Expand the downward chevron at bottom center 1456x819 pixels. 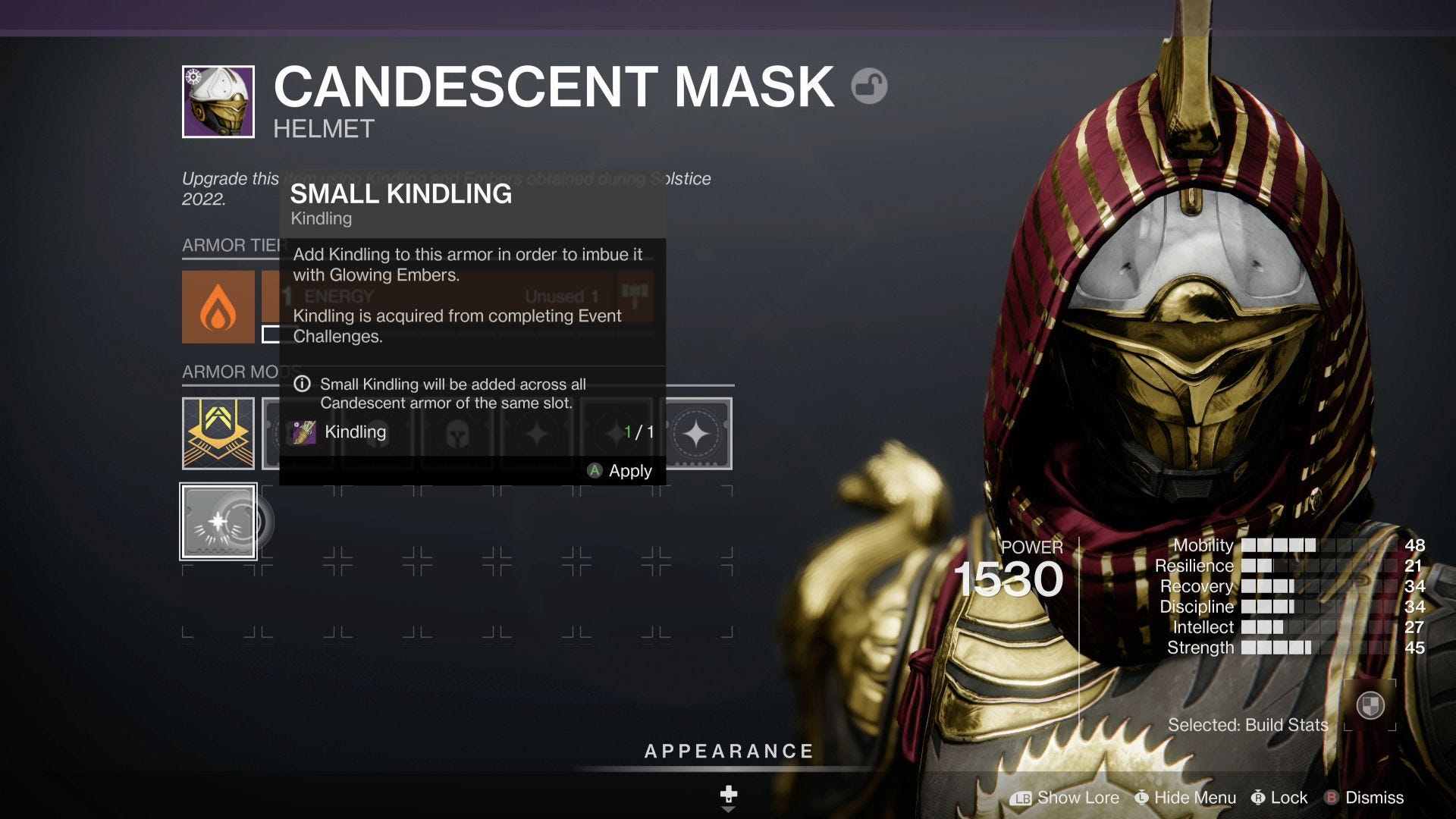(728, 808)
